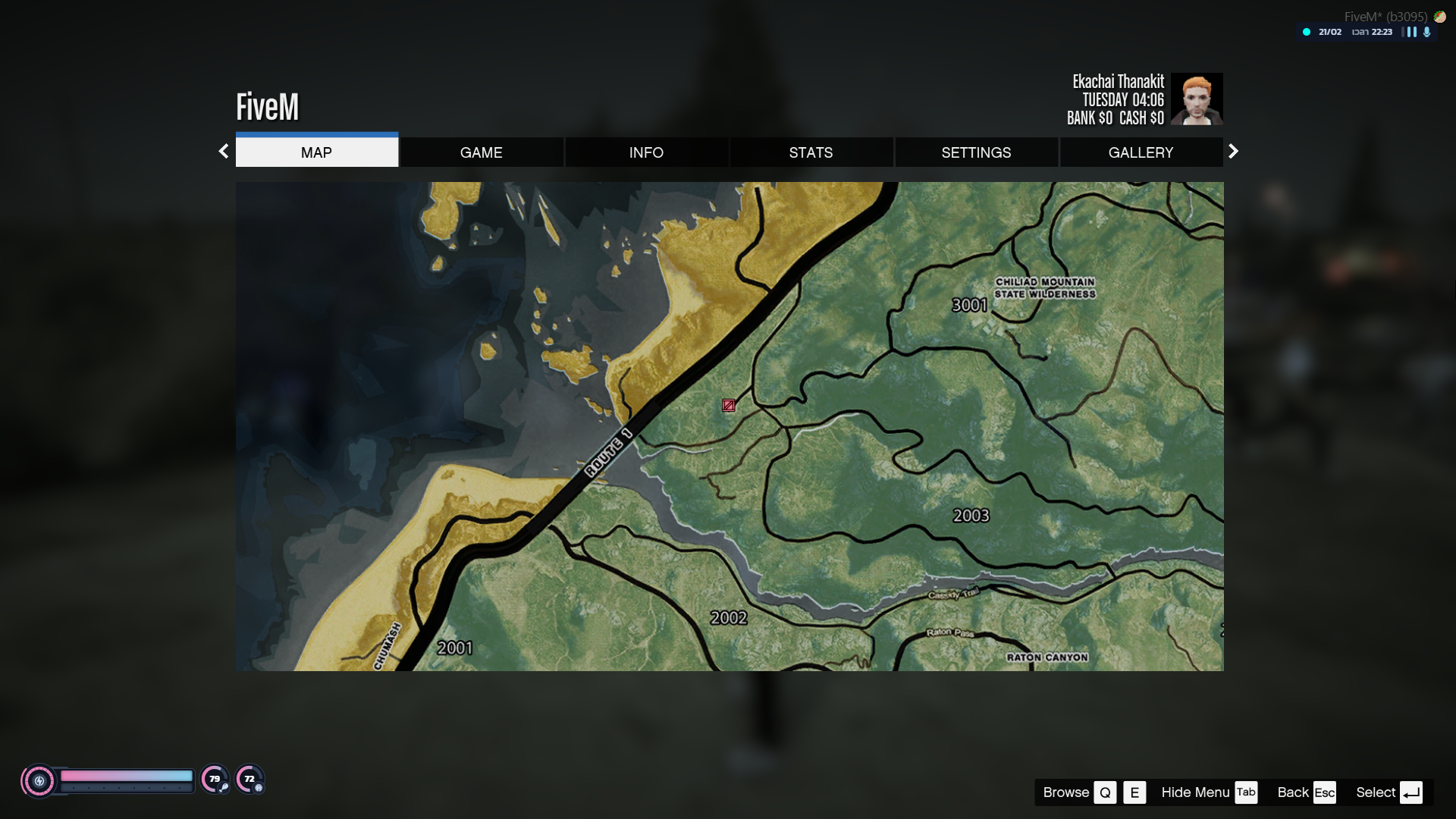Viewport: 1456px width, 819px height.
Task: Open the GAME tab
Action: pyautogui.click(x=481, y=152)
